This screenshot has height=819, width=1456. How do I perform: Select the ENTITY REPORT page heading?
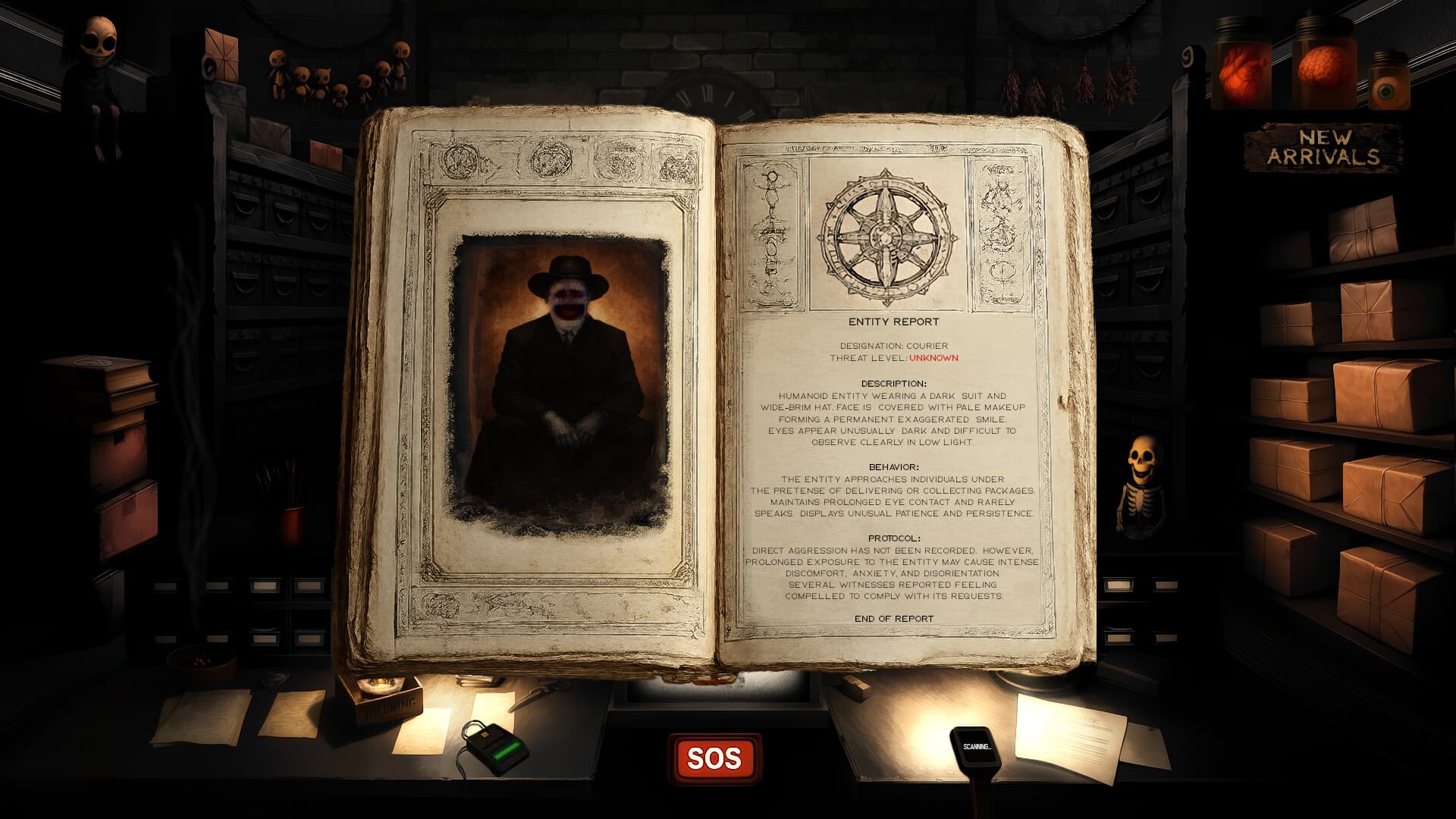click(x=893, y=322)
